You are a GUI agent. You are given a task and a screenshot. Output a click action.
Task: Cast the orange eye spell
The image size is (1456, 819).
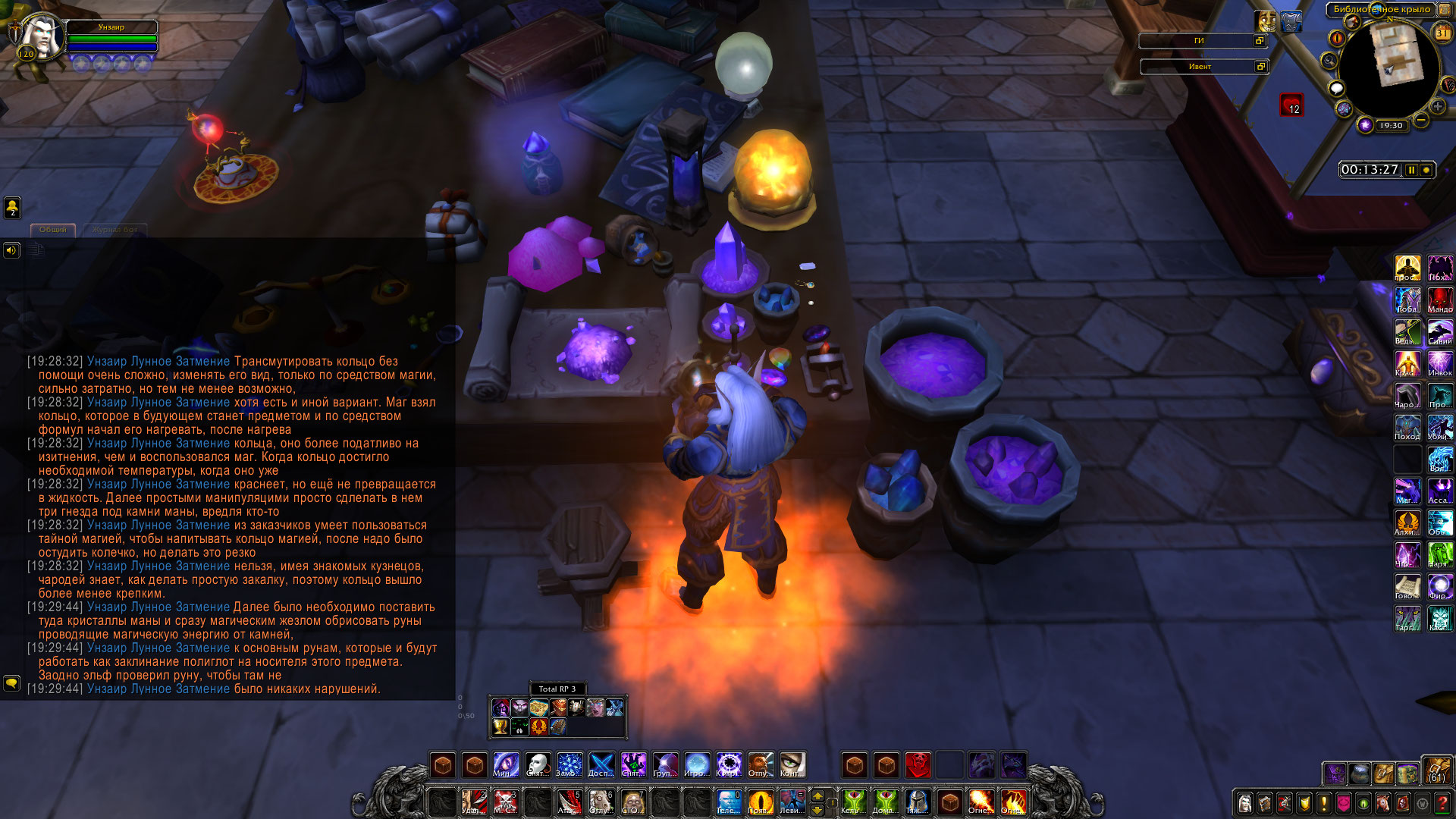pos(760,802)
